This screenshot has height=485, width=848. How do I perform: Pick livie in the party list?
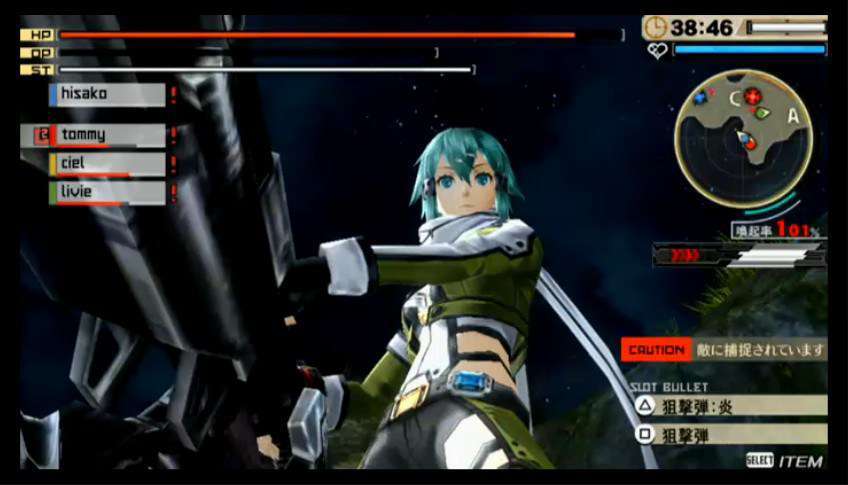pos(107,192)
